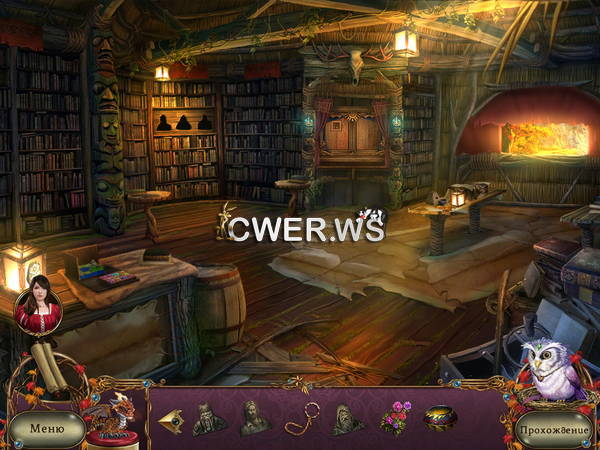Select the golden triangle eye amulet
The width and height of the screenshot is (600, 450).
point(172,421)
